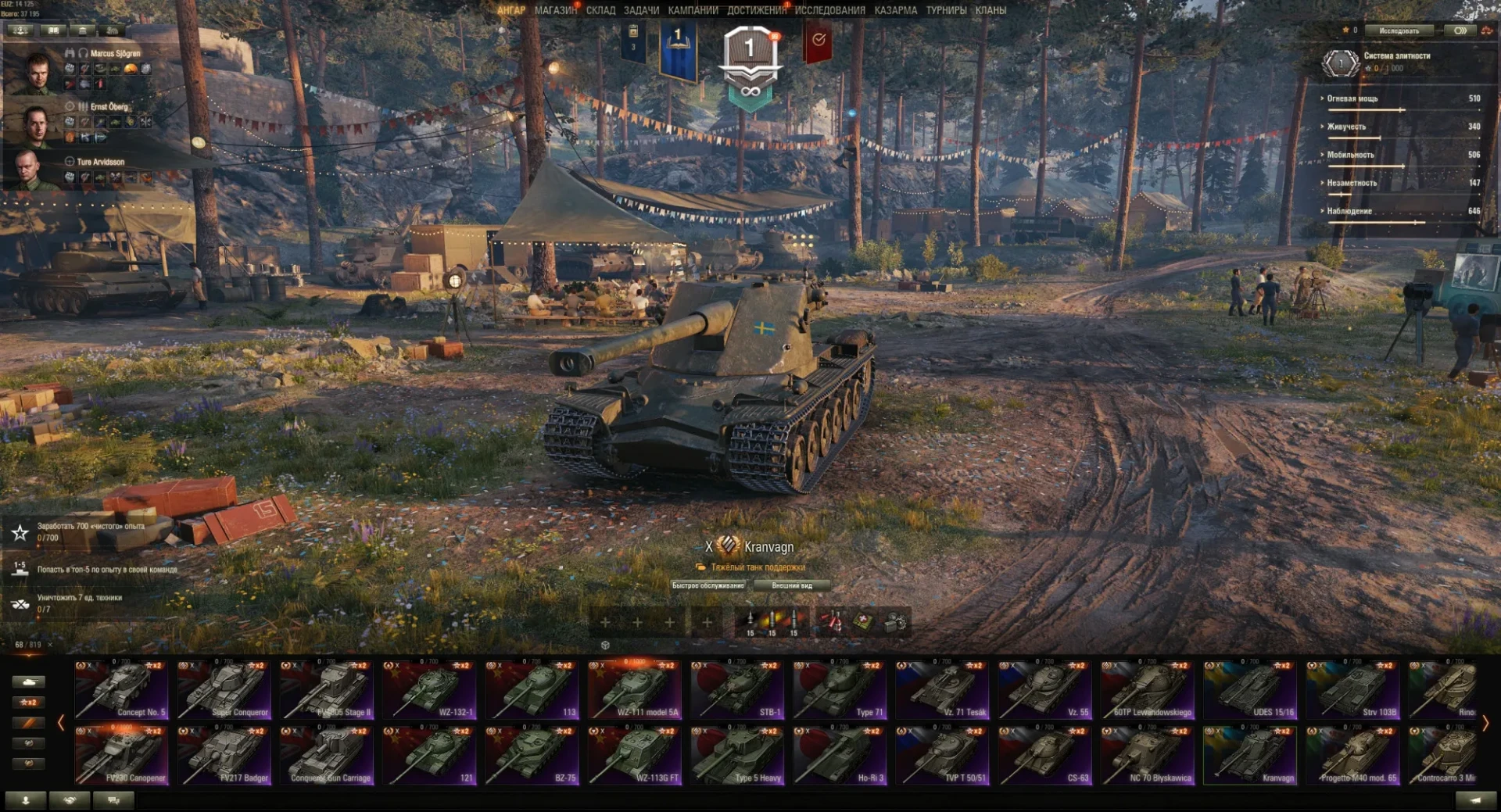Open the Внешний вид customization button

click(x=791, y=585)
